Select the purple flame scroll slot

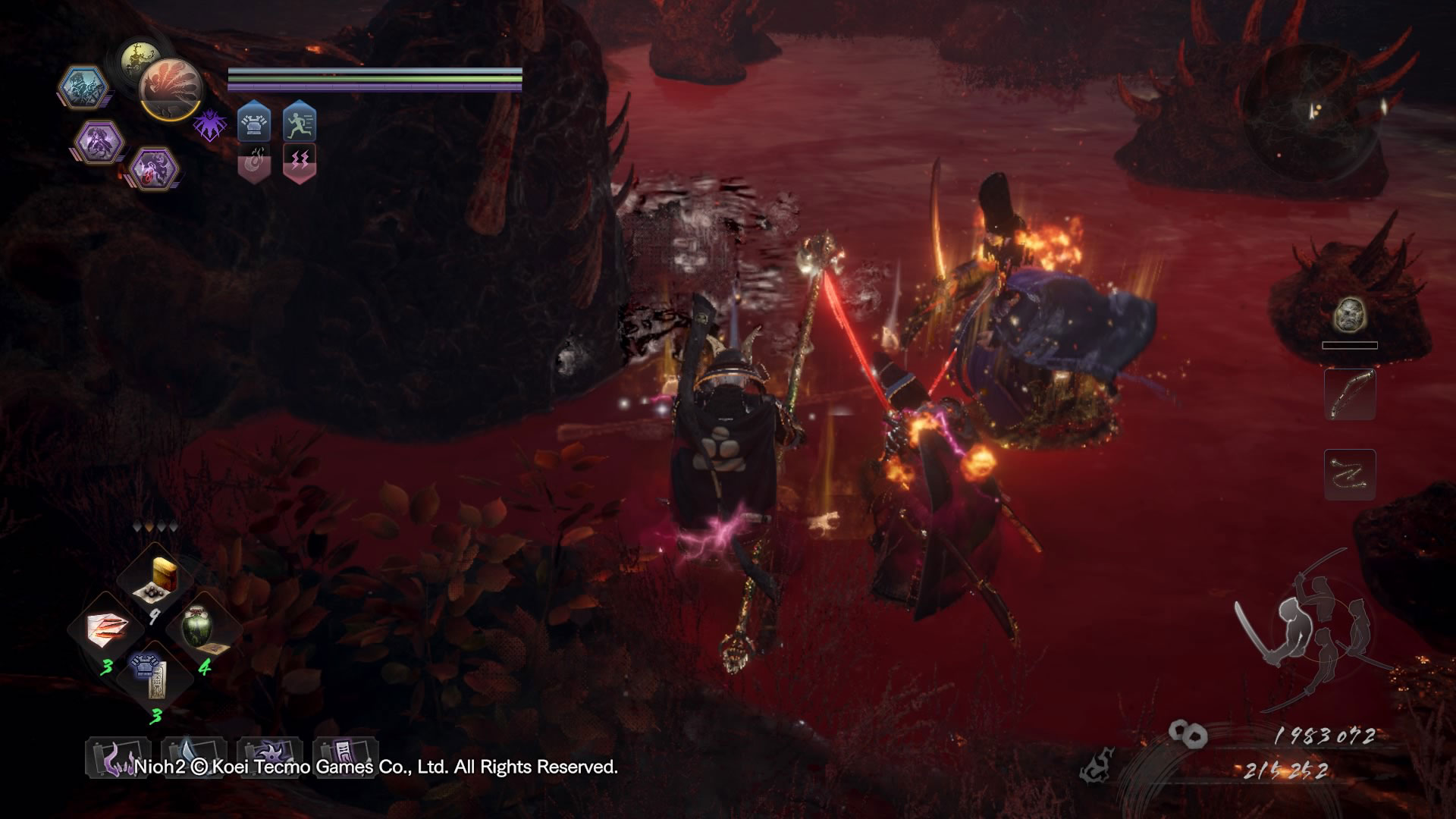tap(118, 757)
